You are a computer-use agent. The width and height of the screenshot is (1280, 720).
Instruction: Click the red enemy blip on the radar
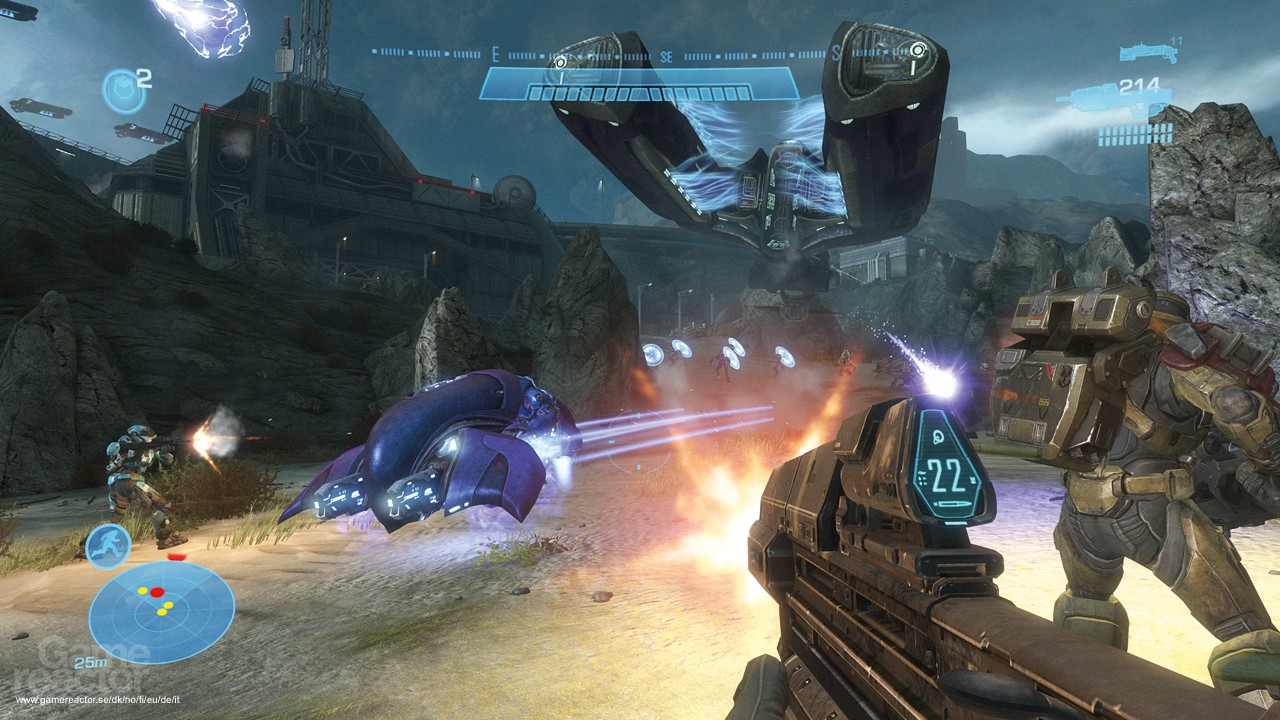click(157, 591)
